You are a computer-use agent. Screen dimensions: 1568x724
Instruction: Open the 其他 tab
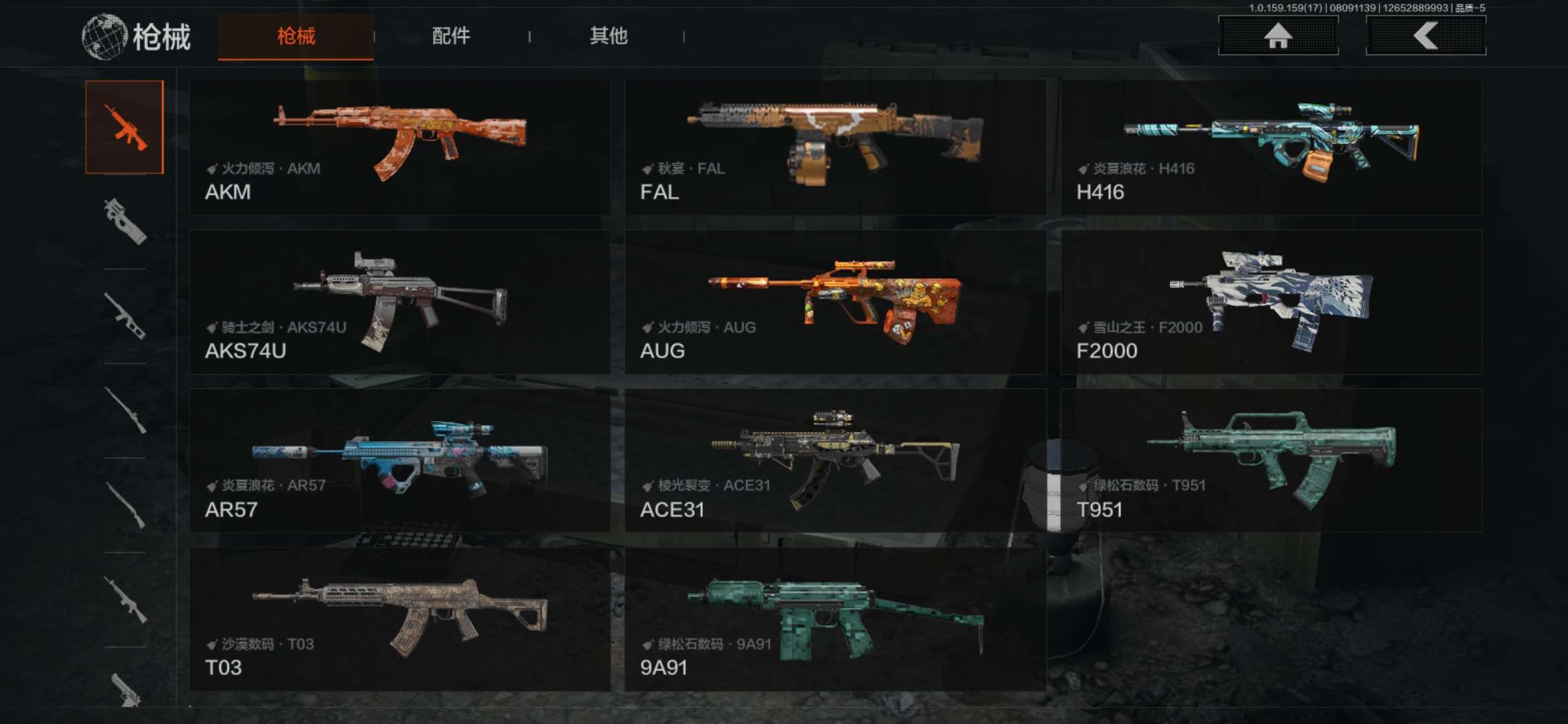608,36
